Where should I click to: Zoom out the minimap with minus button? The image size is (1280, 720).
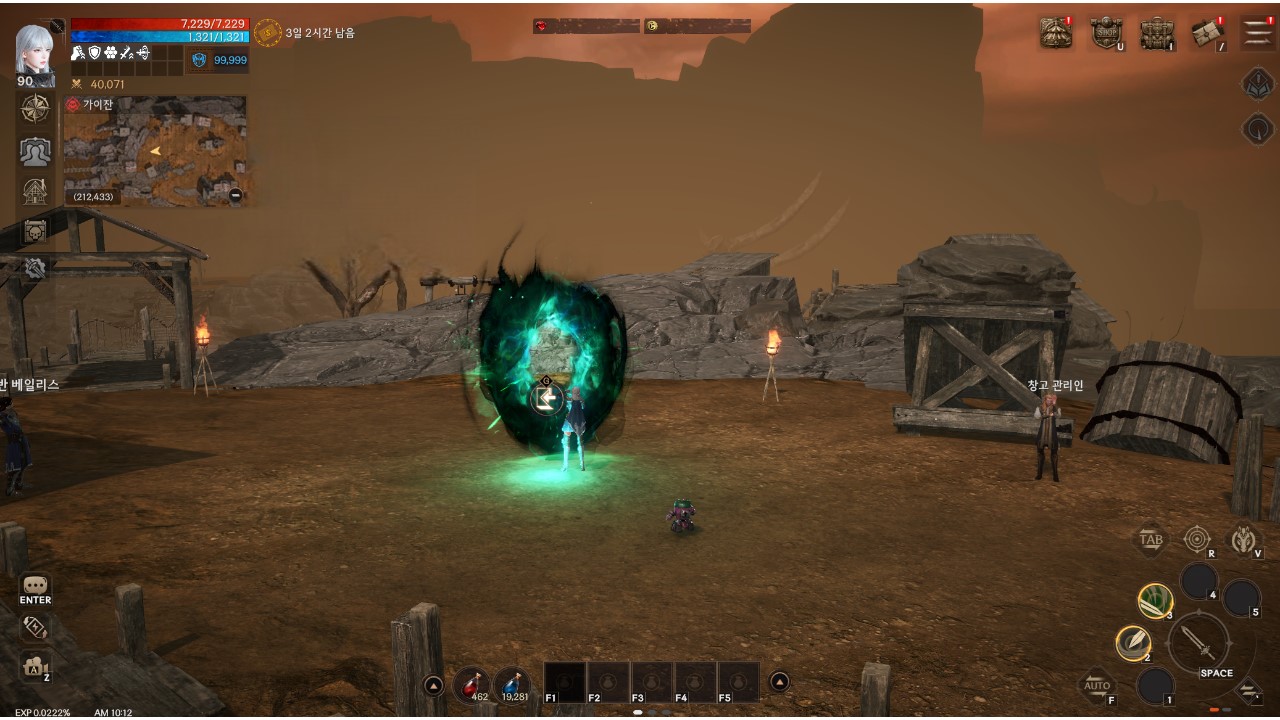235,196
